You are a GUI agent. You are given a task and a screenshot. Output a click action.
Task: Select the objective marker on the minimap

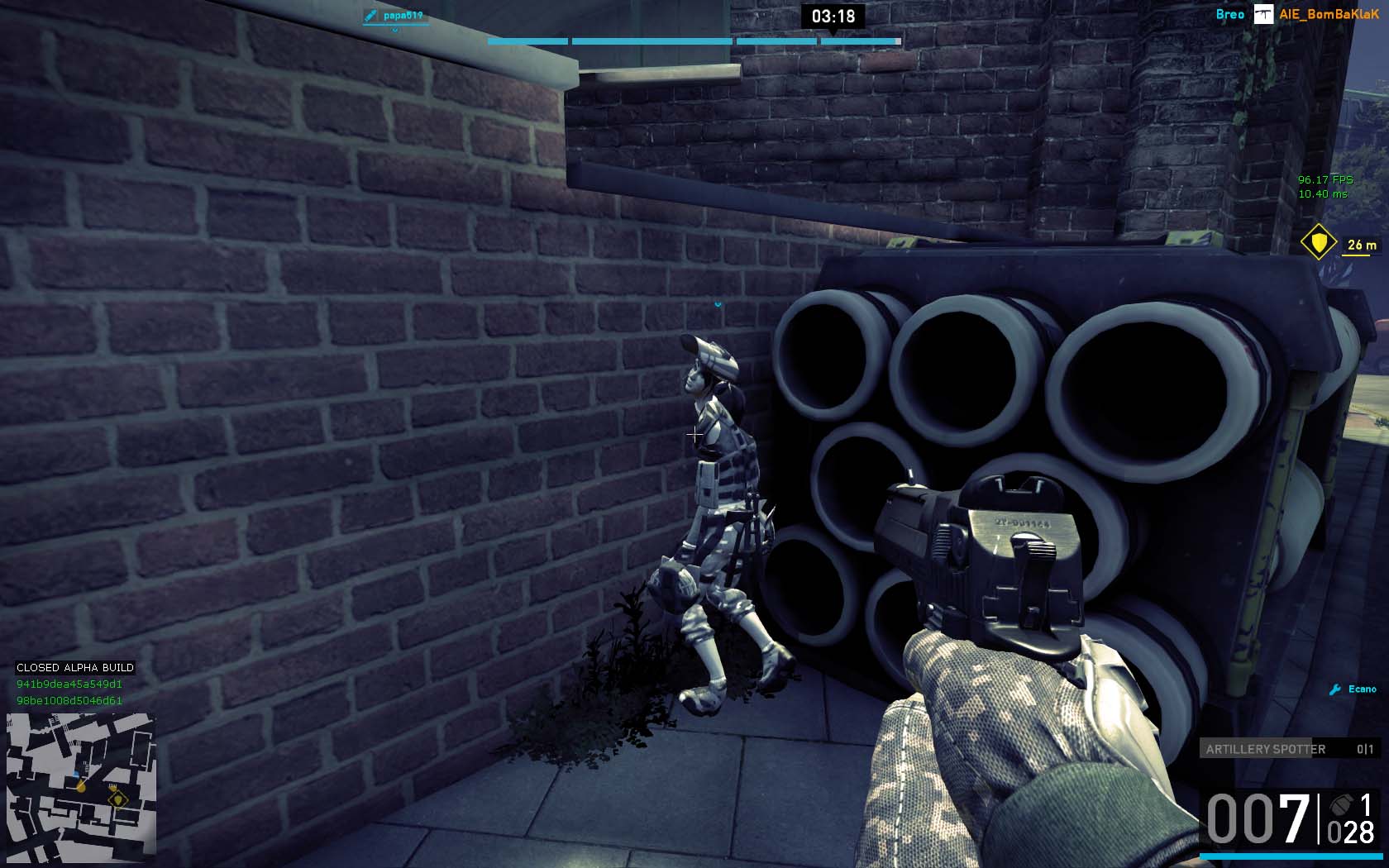tap(117, 799)
